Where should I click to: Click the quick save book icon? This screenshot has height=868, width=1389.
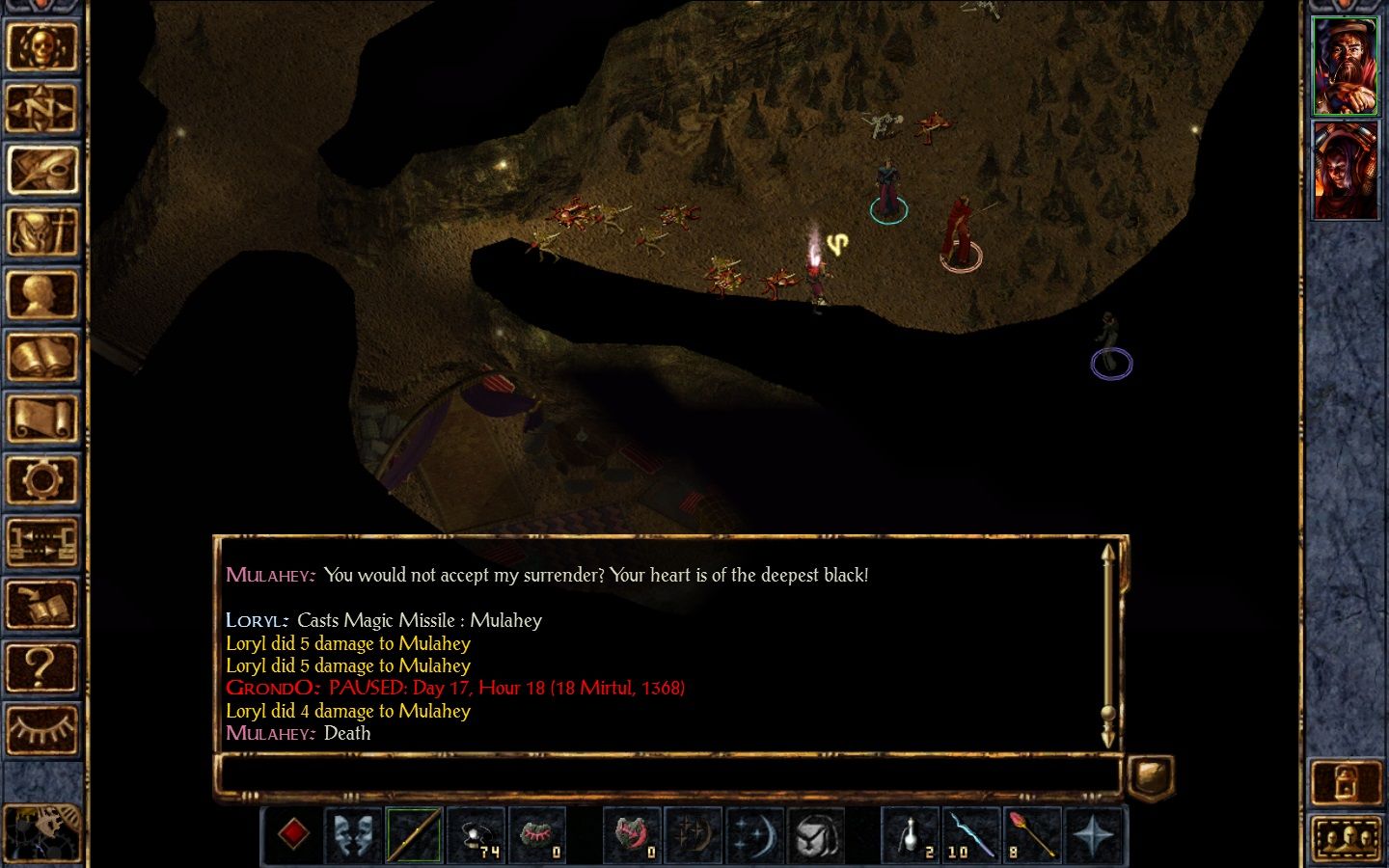pos(41,605)
